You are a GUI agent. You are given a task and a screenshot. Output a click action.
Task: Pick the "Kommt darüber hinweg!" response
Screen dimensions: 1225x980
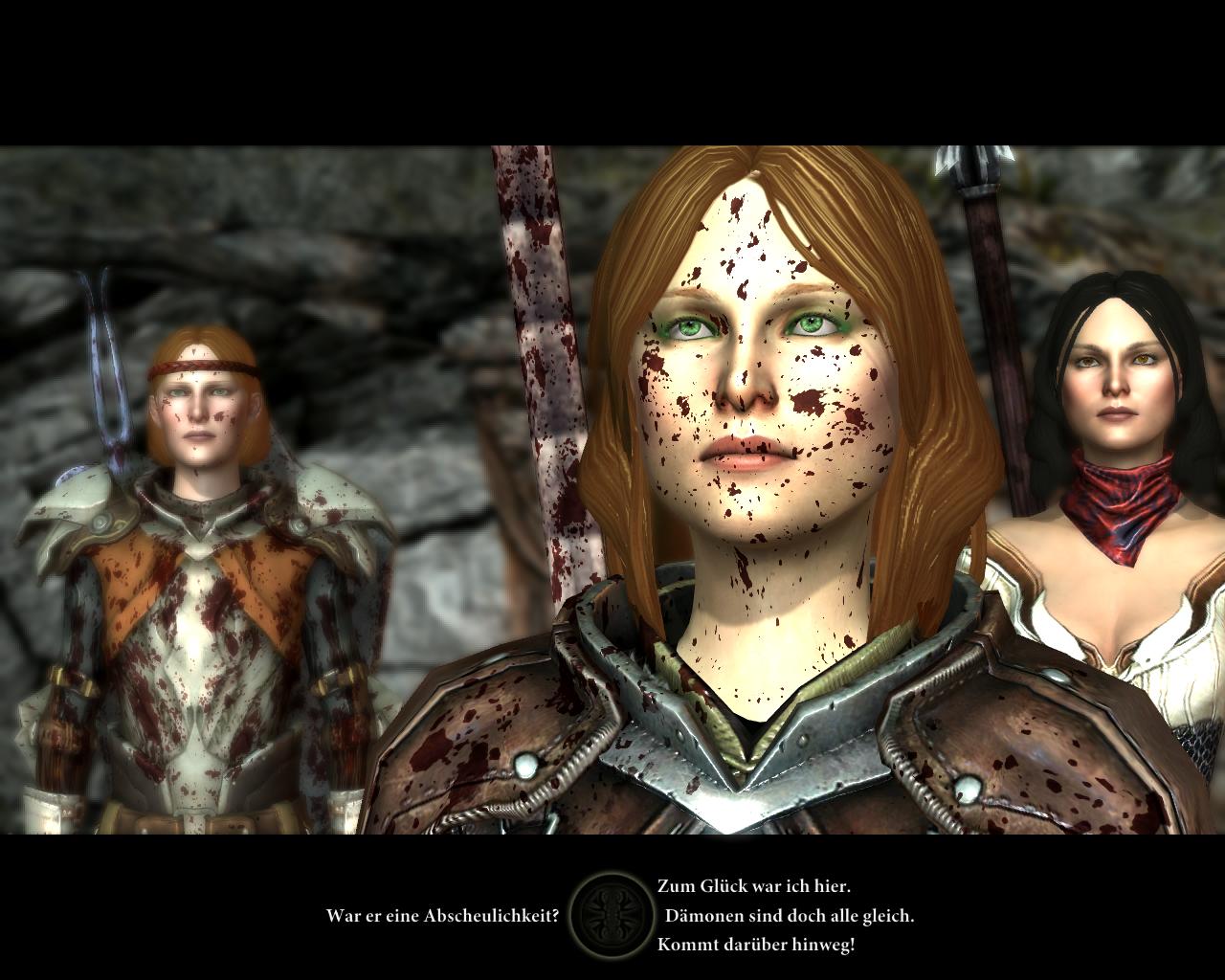755,945
